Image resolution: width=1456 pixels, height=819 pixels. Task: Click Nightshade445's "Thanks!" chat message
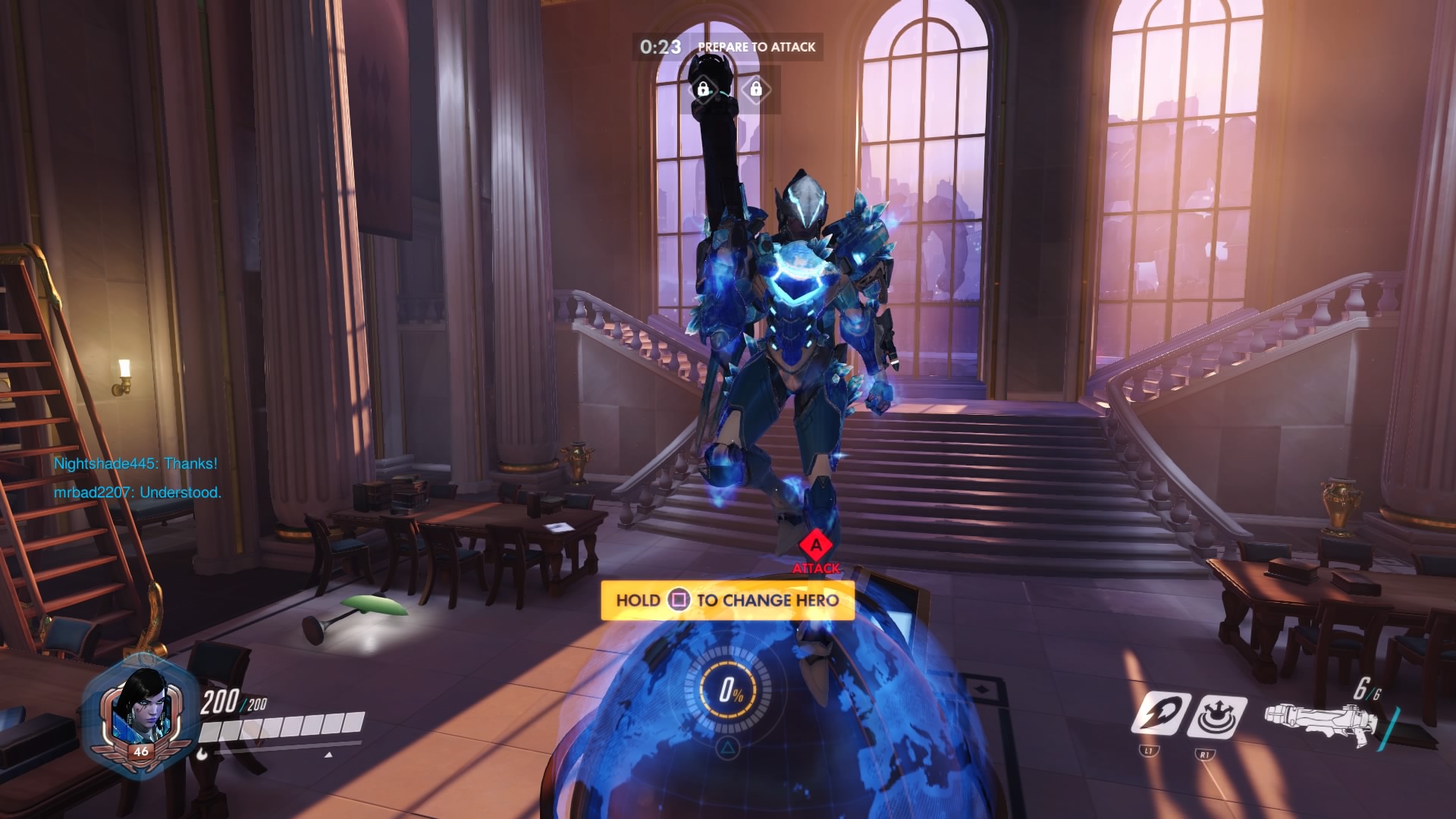point(135,463)
